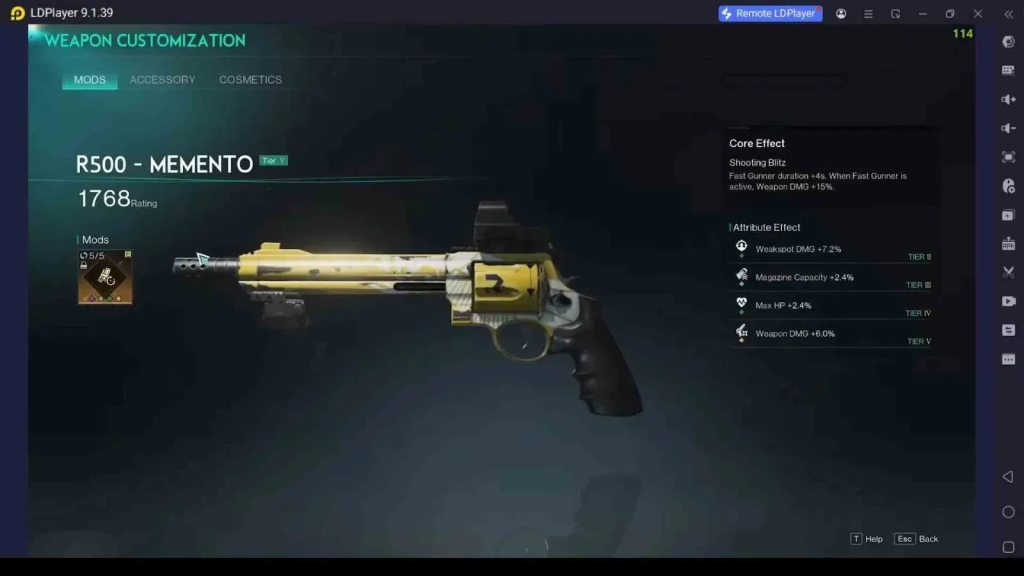Select the Max HP attribute row

click(832, 305)
